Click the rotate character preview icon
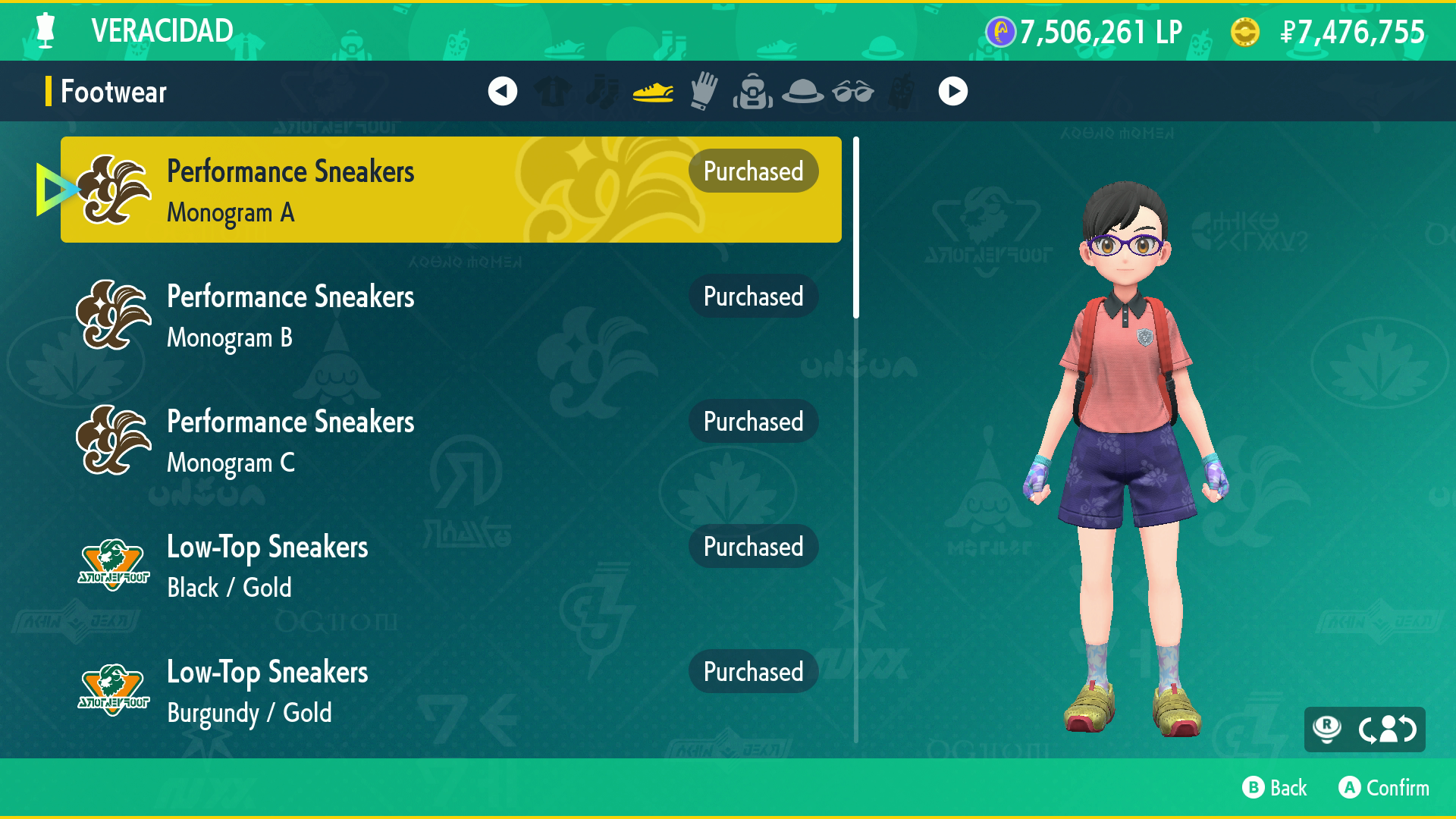 (x=1386, y=730)
